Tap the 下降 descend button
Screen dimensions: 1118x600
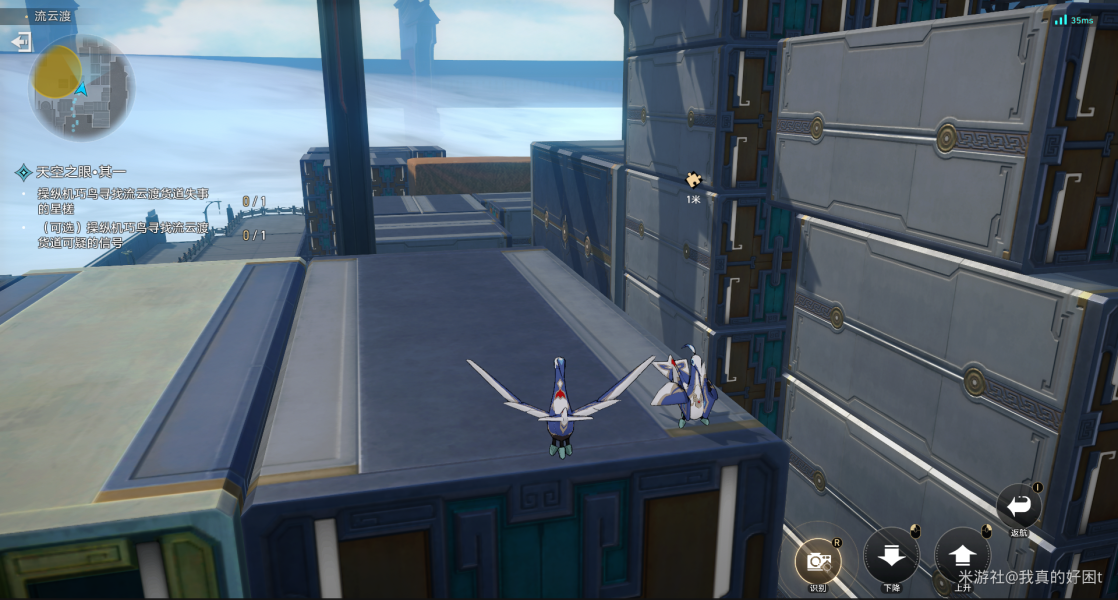891,555
